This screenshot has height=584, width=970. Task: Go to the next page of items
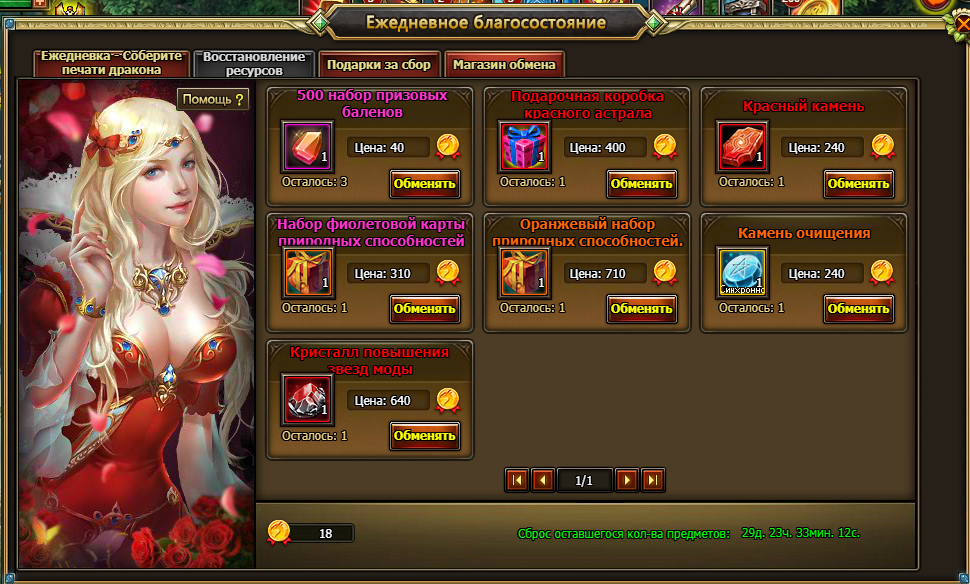(x=627, y=480)
